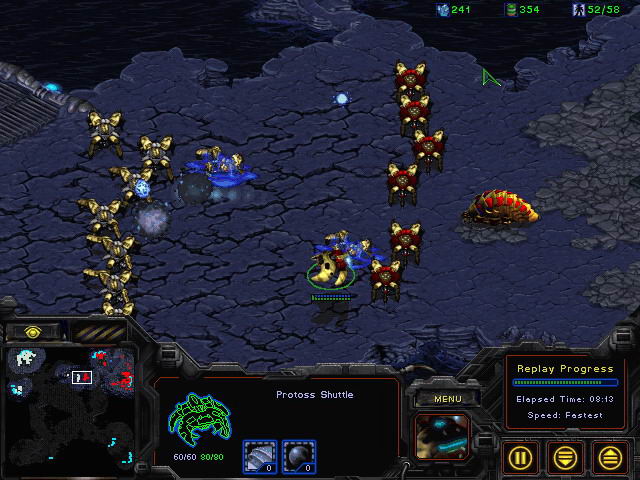
Task: Click the Shuttle shield upgrade icon
Action: [x=296, y=456]
